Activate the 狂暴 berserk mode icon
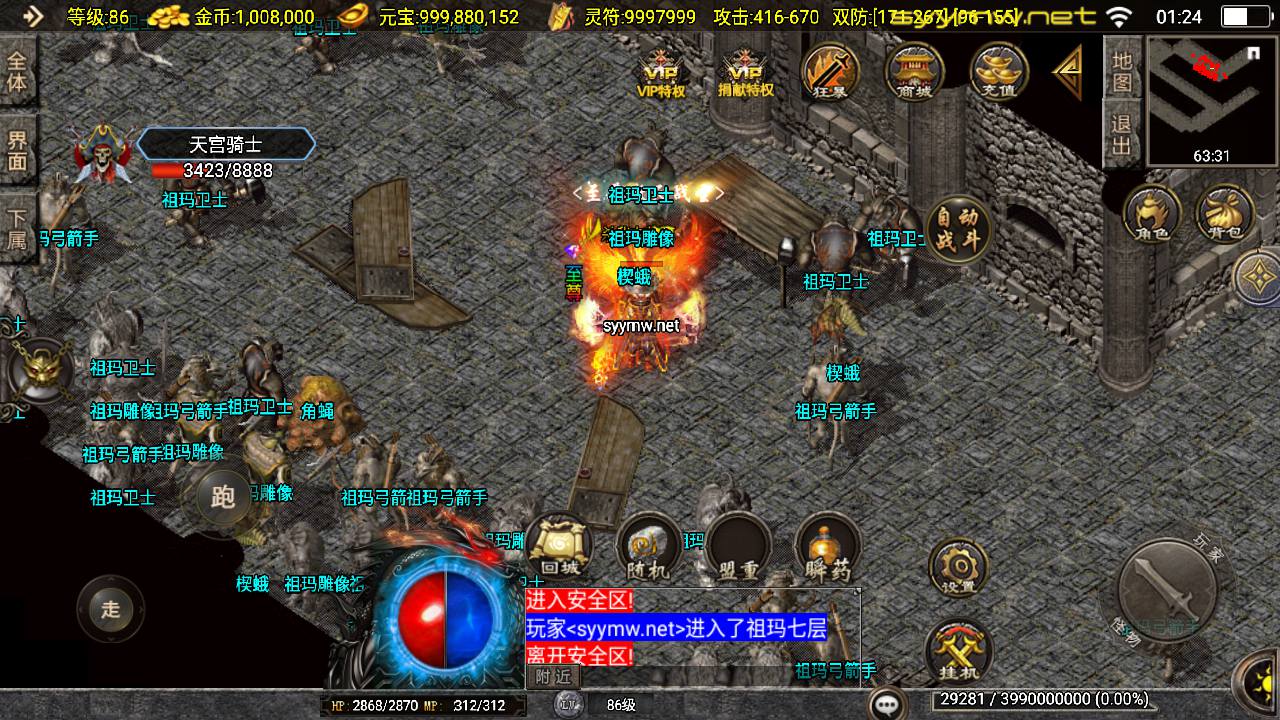The height and width of the screenshot is (720, 1280). coord(831,72)
